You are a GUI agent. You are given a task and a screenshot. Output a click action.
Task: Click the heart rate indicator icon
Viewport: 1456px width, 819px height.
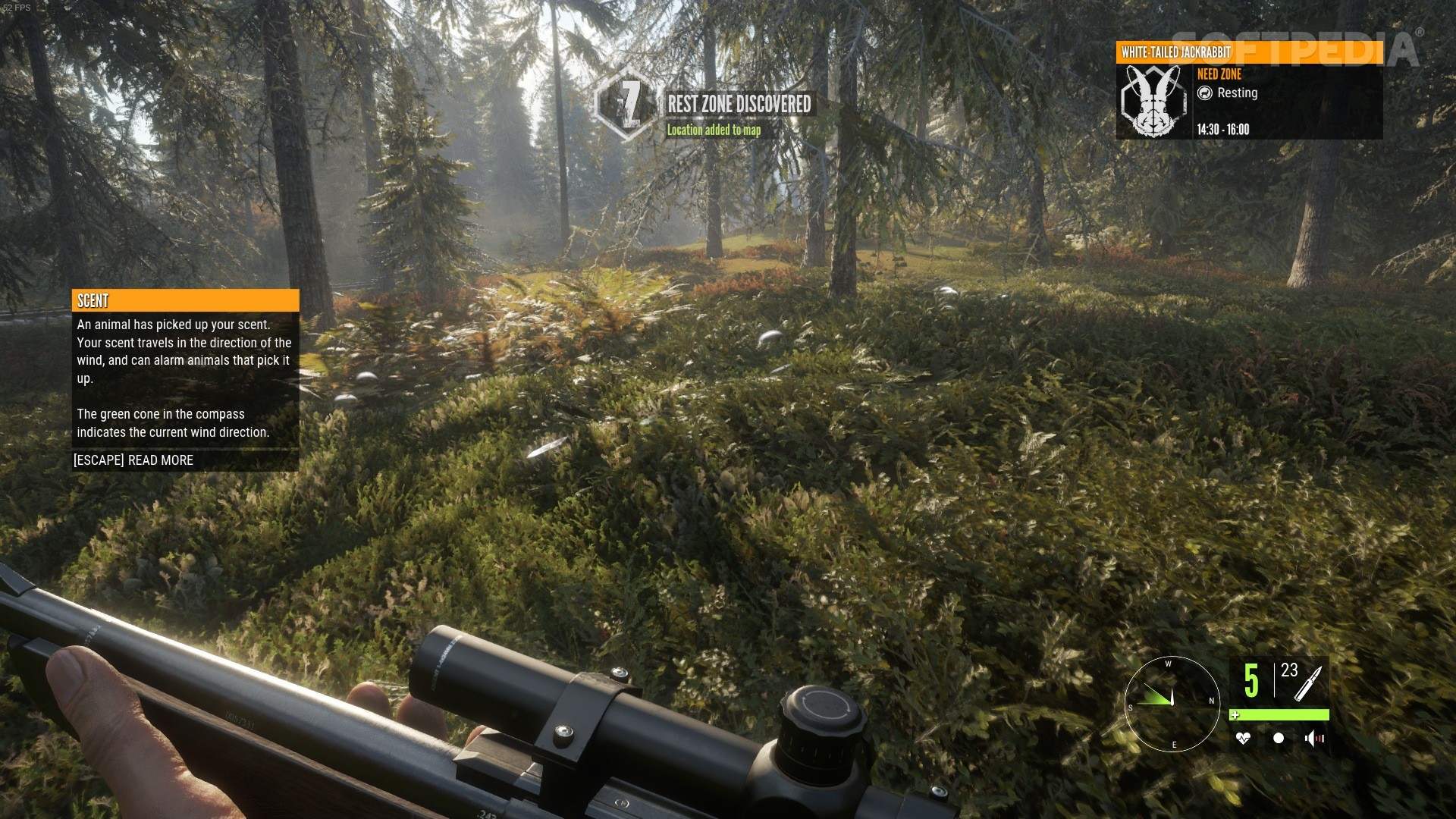(1242, 738)
